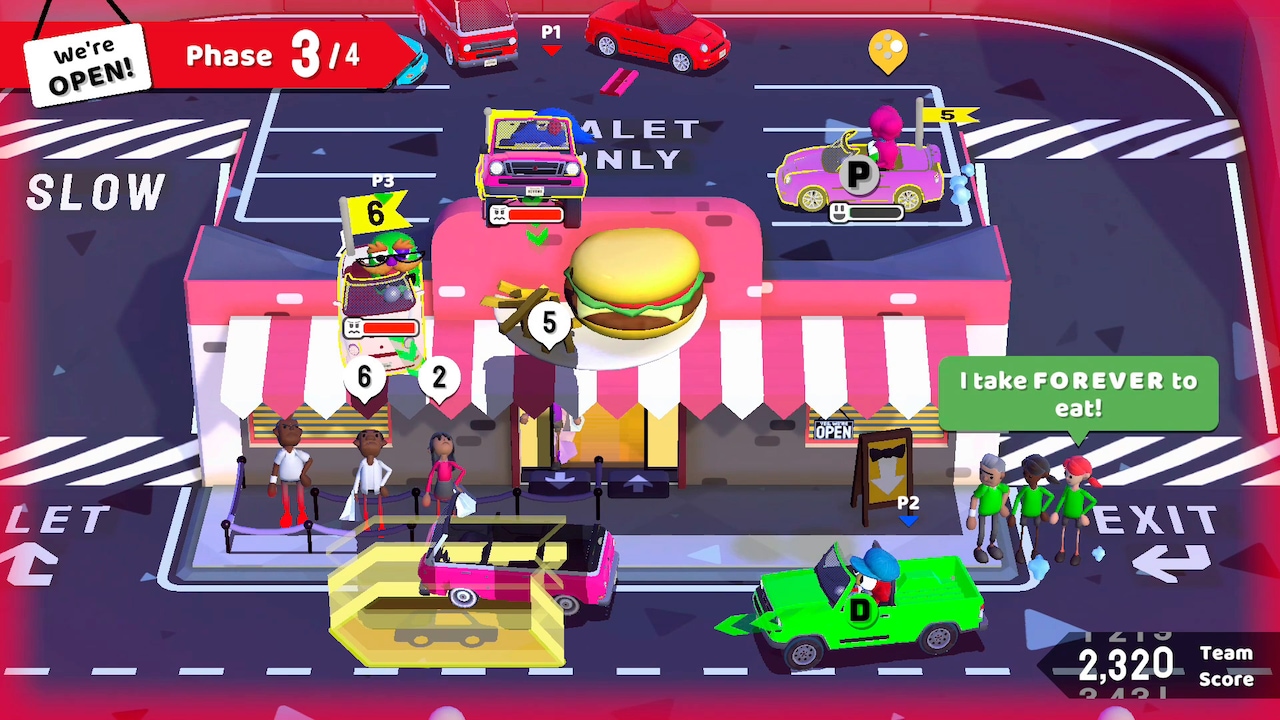The image size is (1280, 720).
Task: Expand the blue P2 marker chevron
Action: tap(911, 520)
